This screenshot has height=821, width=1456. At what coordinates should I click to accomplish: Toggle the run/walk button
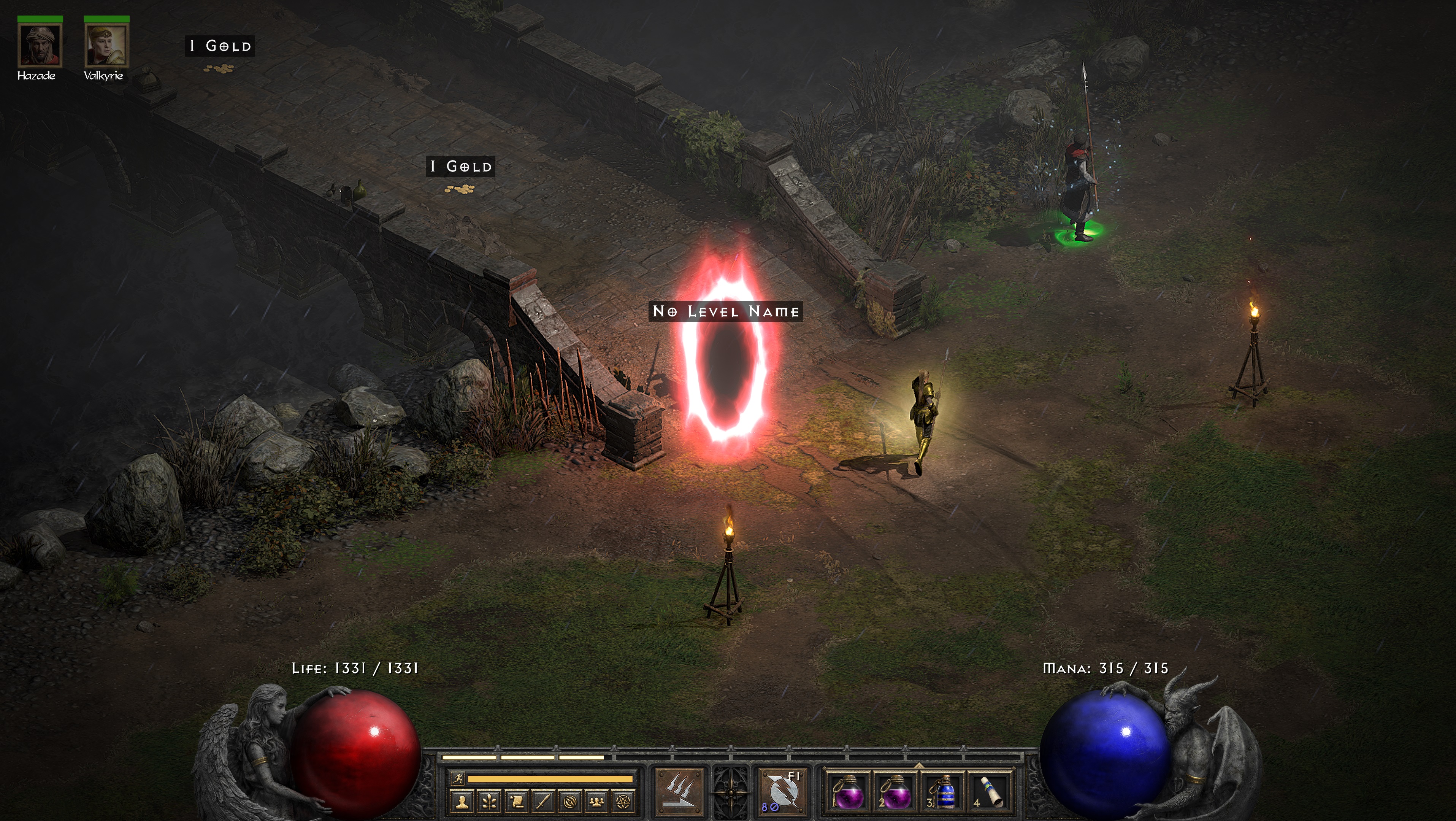(458, 778)
